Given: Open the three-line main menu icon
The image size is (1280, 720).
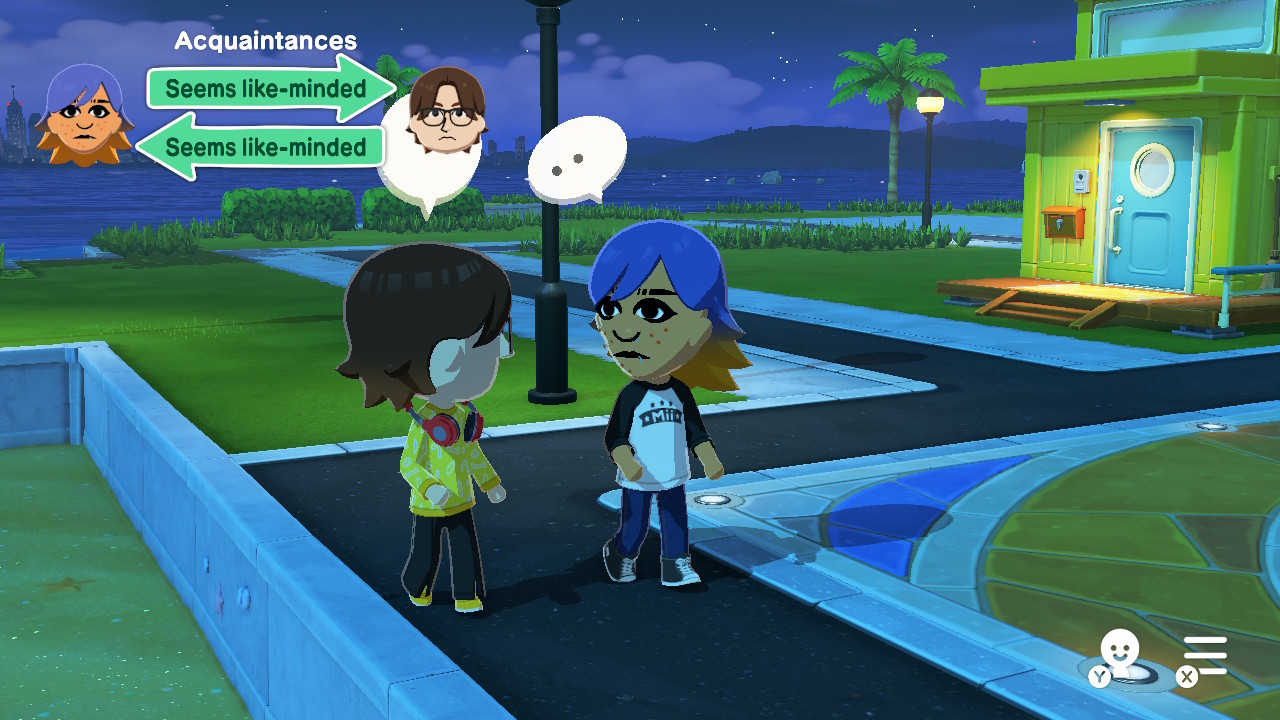Looking at the screenshot, I should click(x=1205, y=656).
